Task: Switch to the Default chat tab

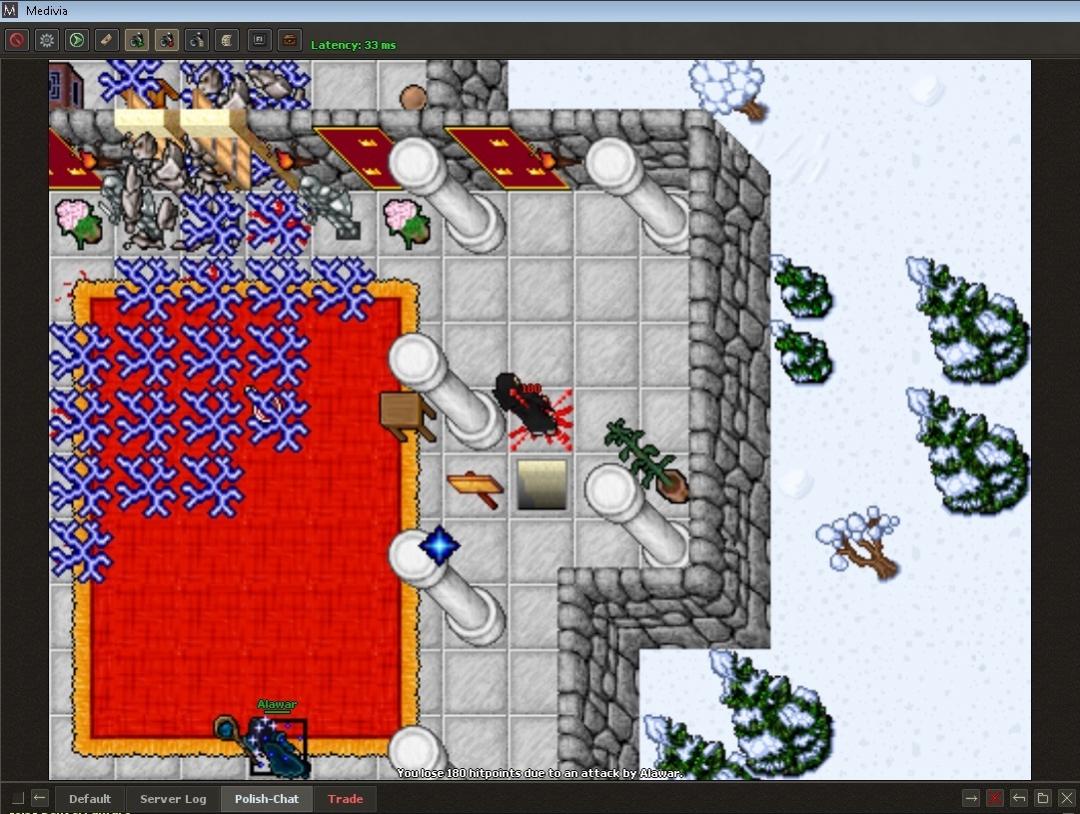Action: coord(90,798)
